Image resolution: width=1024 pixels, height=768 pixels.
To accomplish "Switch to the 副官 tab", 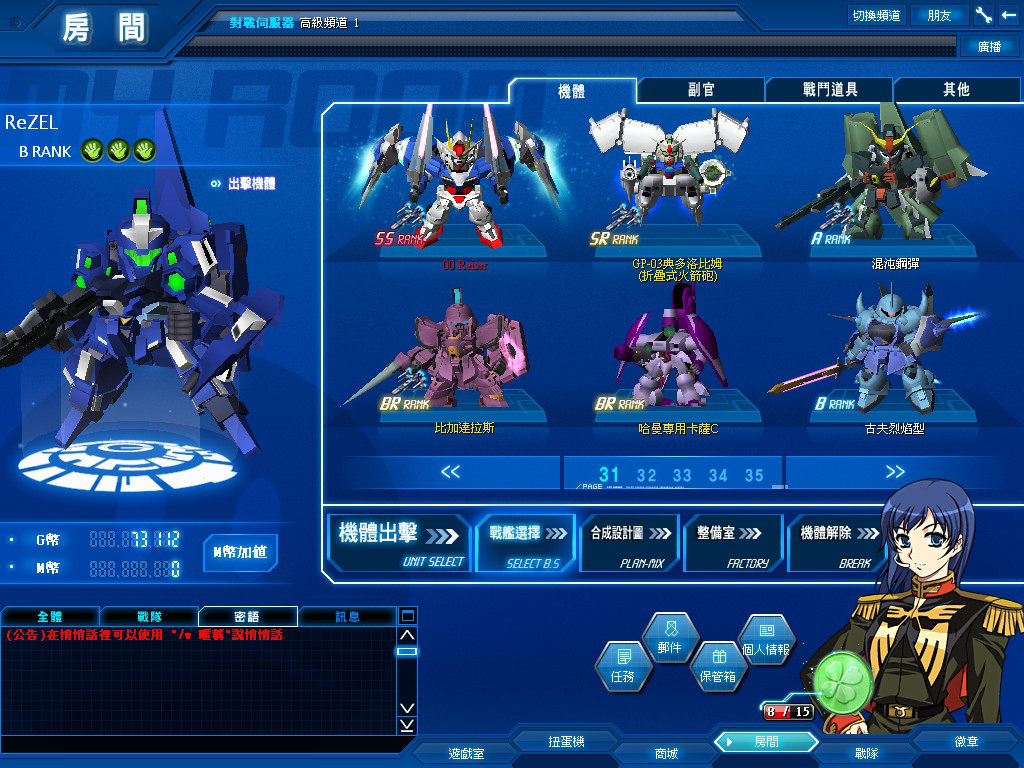I will (x=701, y=90).
